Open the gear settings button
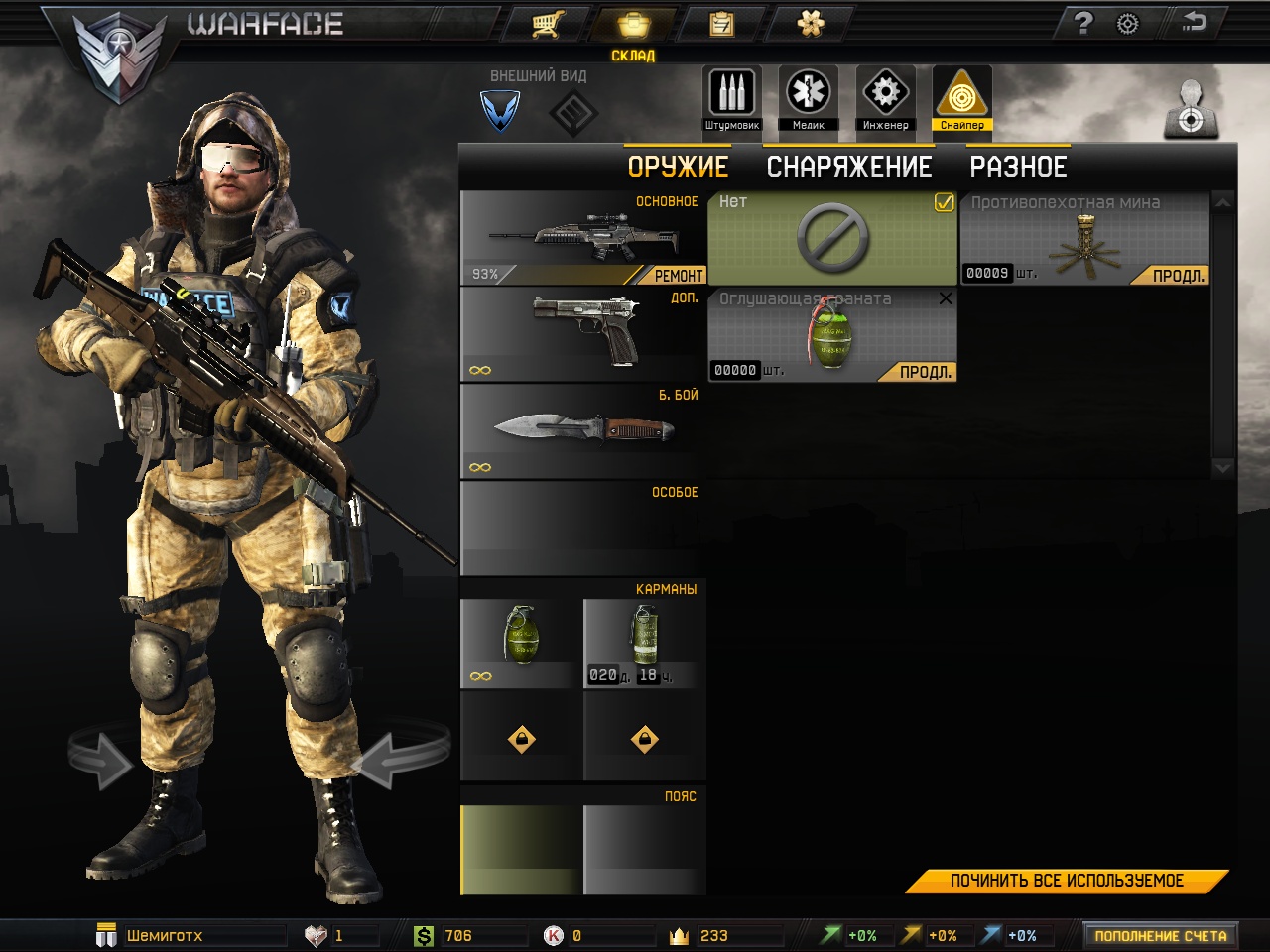This screenshot has width=1270, height=952. point(1128,23)
